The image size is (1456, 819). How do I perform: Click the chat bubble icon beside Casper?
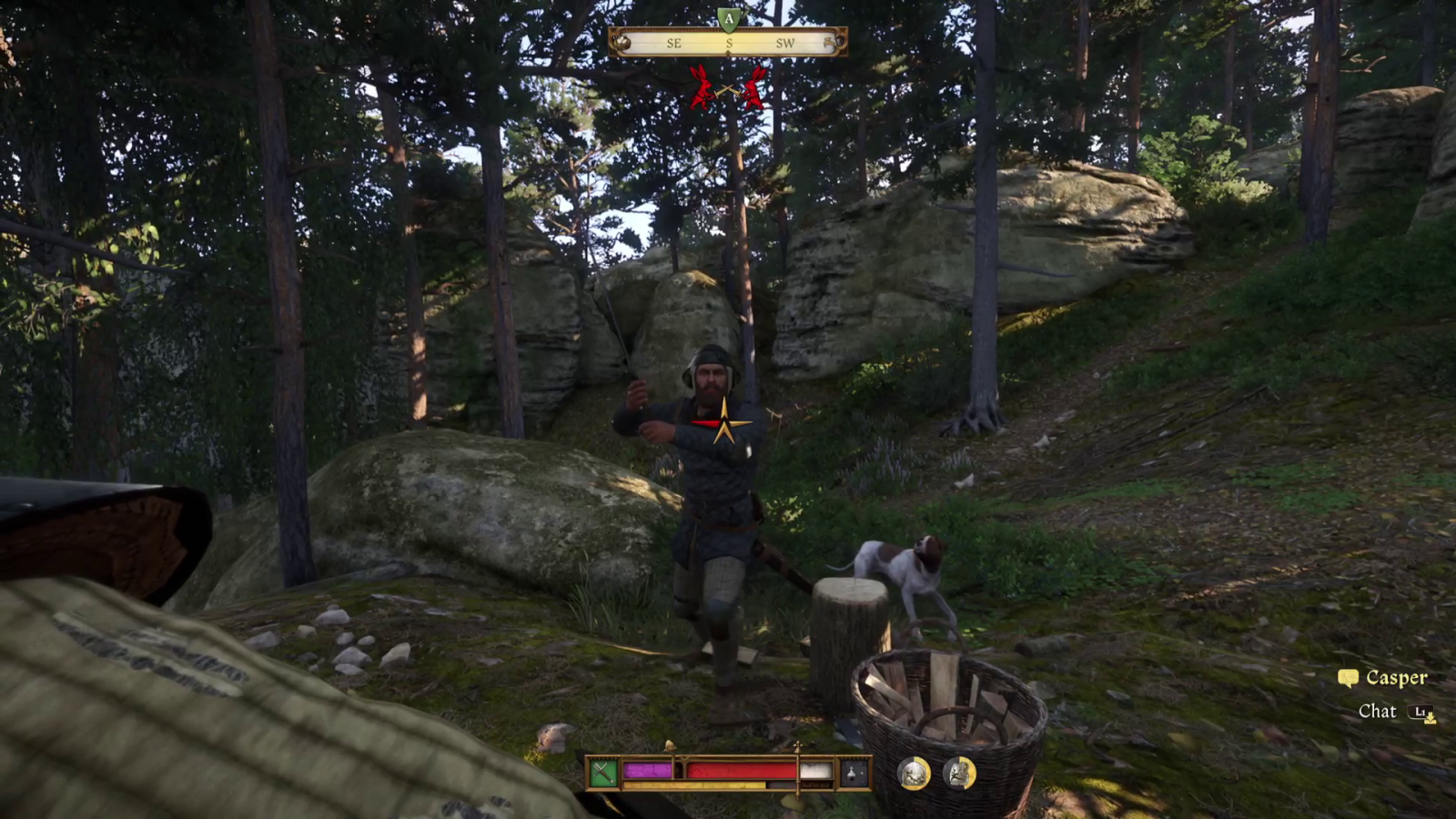pos(1350,678)
